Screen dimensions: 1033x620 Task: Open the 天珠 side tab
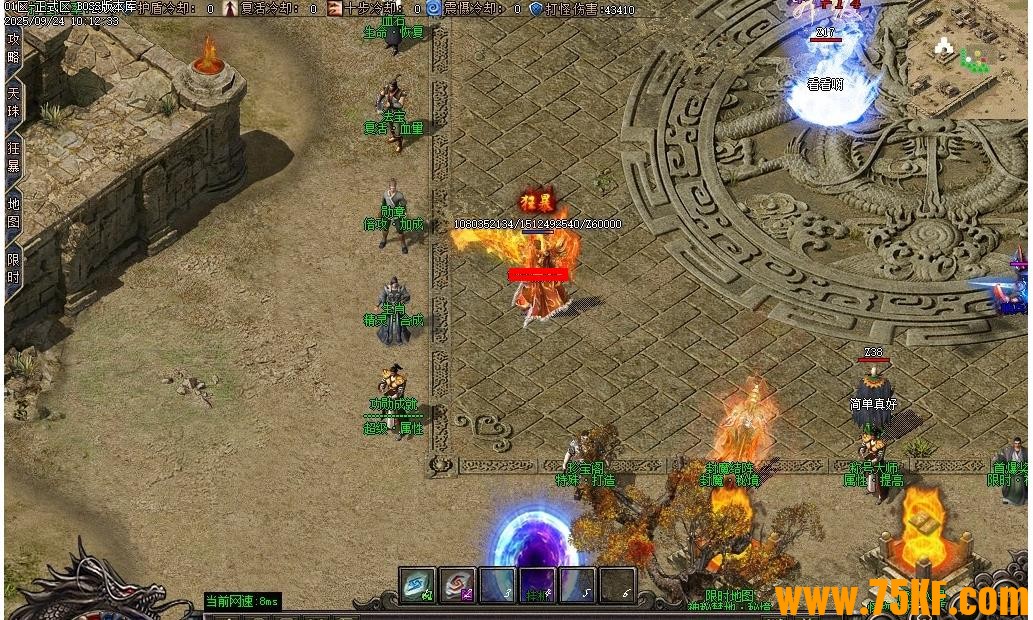[x=14, y=103]
